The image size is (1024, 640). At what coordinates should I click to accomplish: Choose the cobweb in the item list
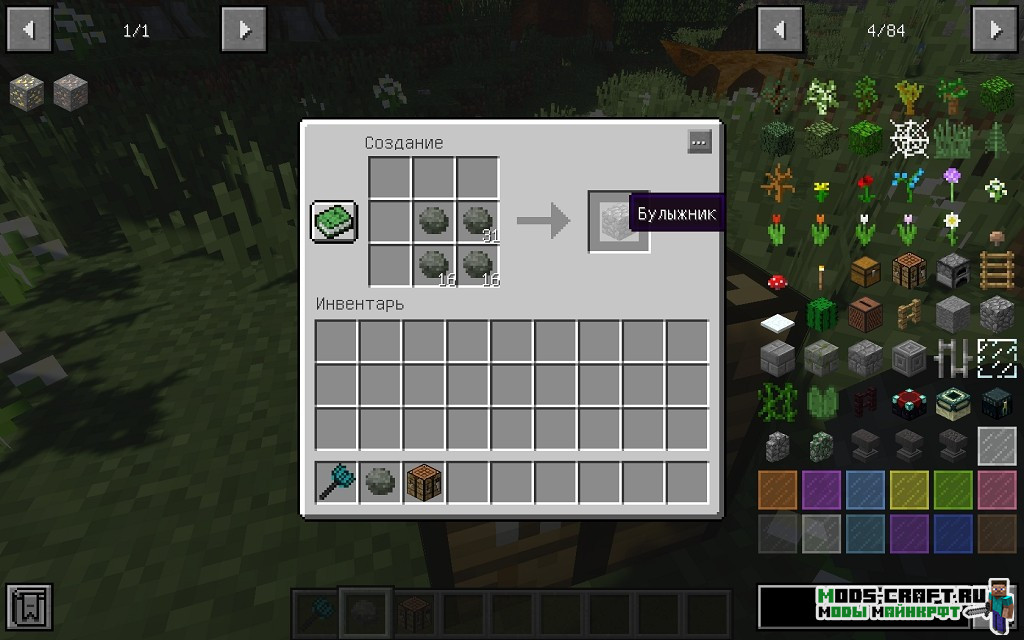click(x=909, y=139)
